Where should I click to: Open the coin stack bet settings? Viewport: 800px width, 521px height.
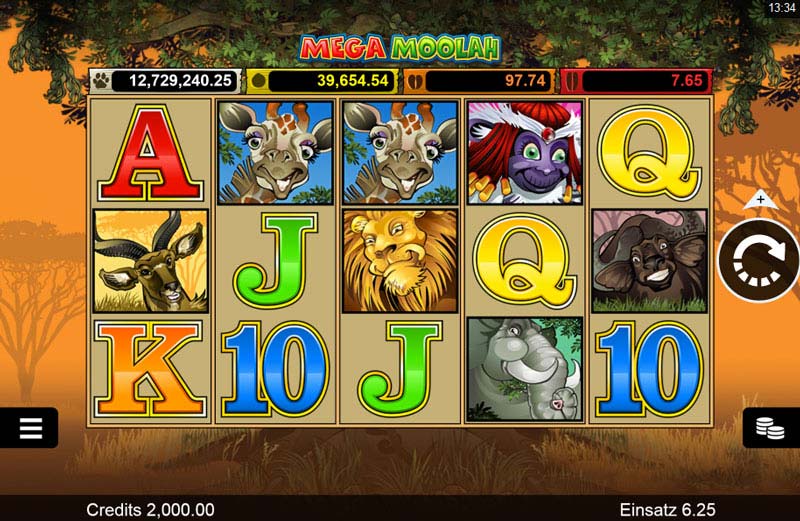click(770, 428)
